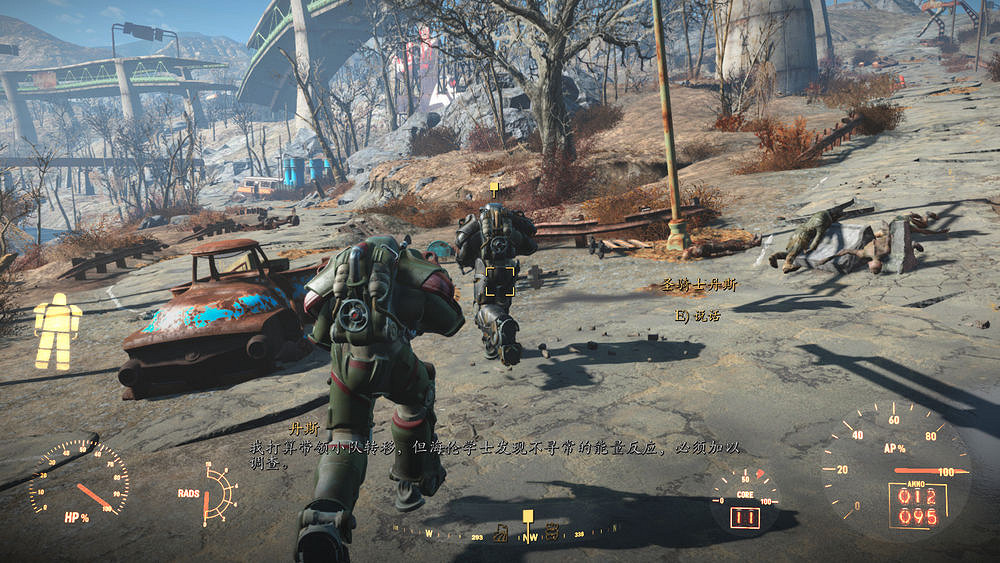Click the yellow power armor condition figure
The width and height of the screenshot is (1000, 563).
click(x=57, y=331)
